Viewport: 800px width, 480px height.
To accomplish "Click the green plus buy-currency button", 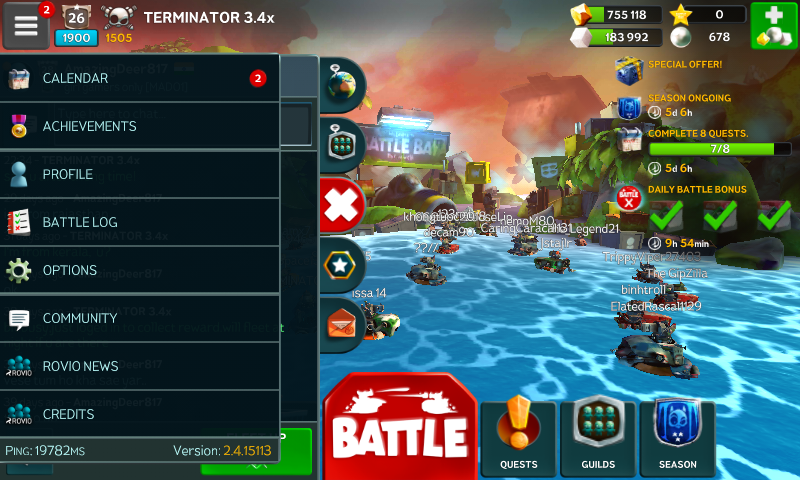I will pos(773,26).
